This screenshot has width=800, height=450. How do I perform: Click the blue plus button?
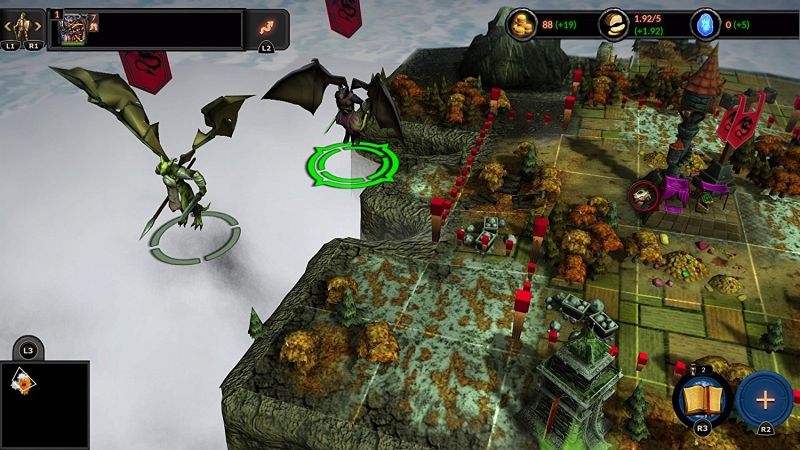(x=765, y=399)
